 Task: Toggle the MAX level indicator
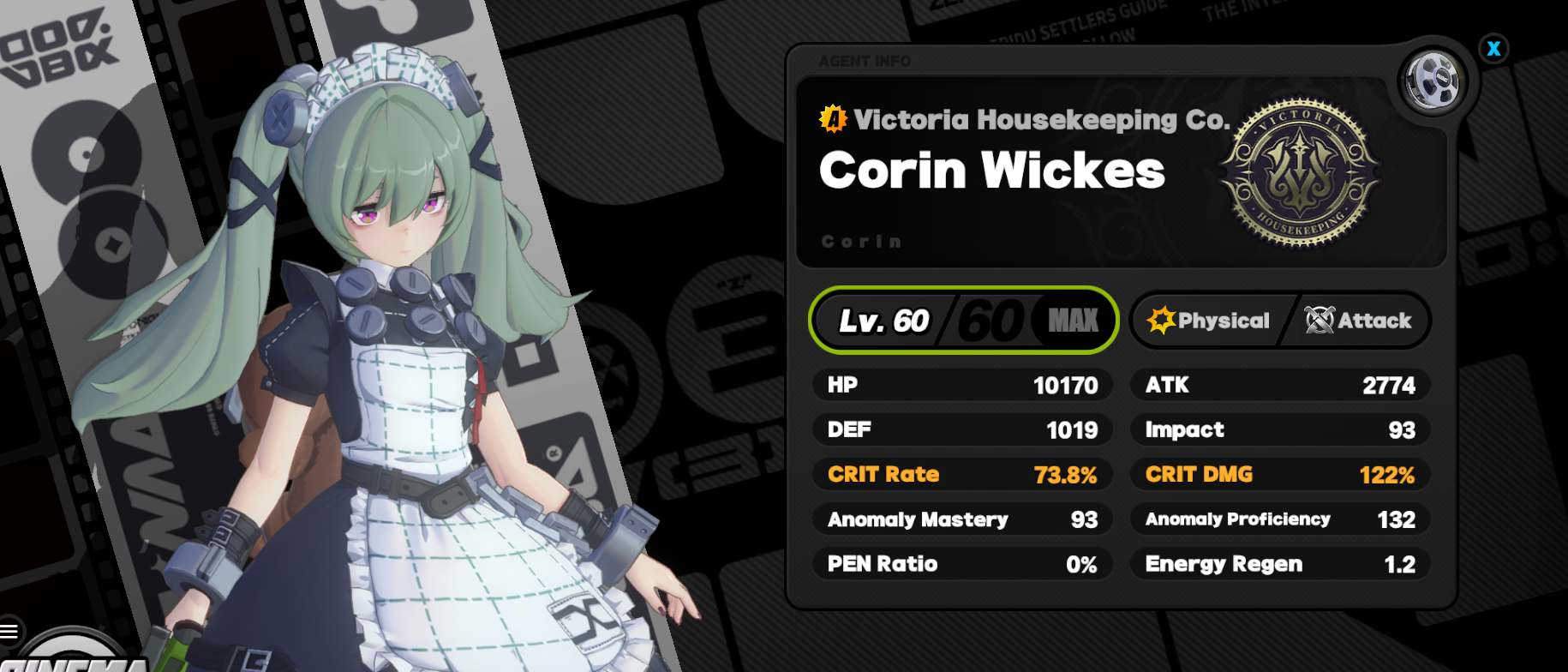(x=1070, y=320)
